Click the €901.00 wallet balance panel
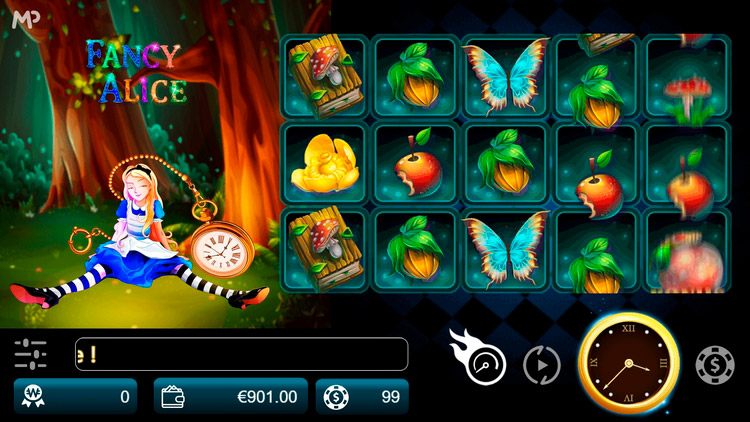 pos(231,397)
